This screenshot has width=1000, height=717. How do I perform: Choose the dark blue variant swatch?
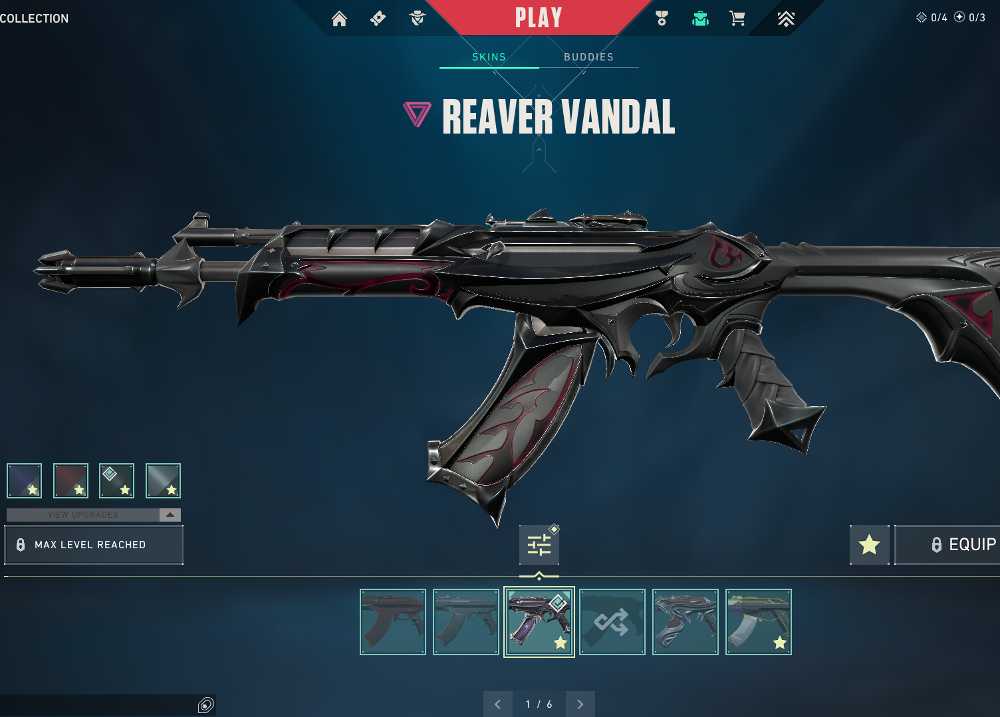pyautogui.click(x=24, y=481)
